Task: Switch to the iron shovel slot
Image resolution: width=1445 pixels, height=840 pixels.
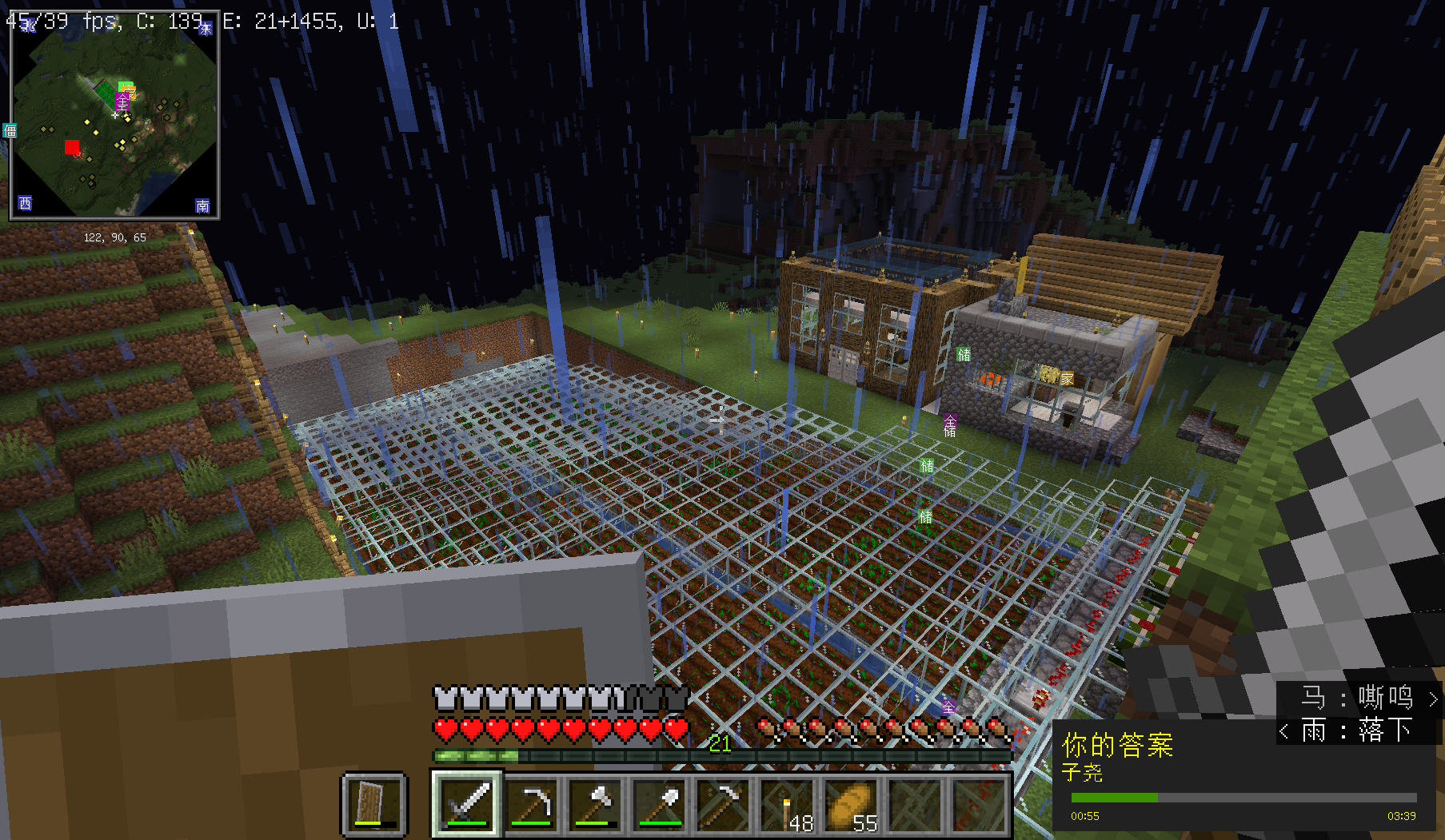Action: tap(661, 804)
